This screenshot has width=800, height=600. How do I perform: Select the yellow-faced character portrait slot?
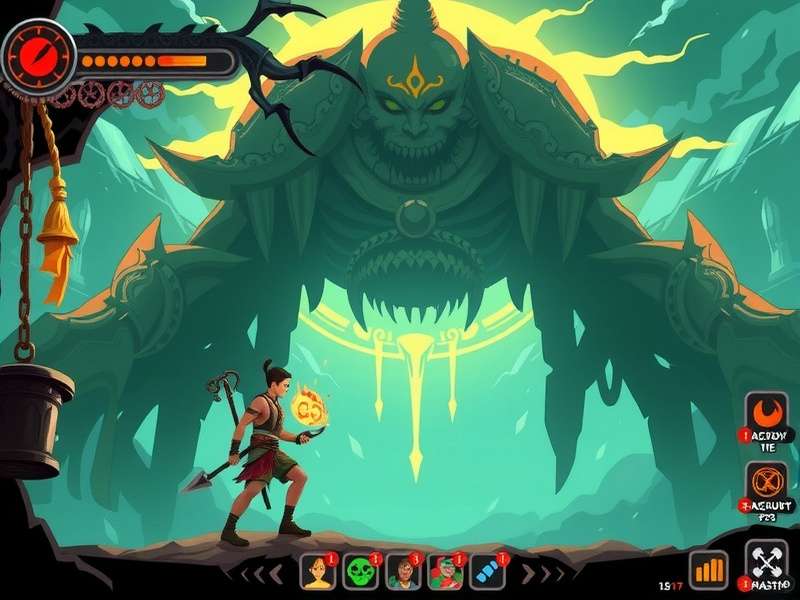click(x=318, y=571)
